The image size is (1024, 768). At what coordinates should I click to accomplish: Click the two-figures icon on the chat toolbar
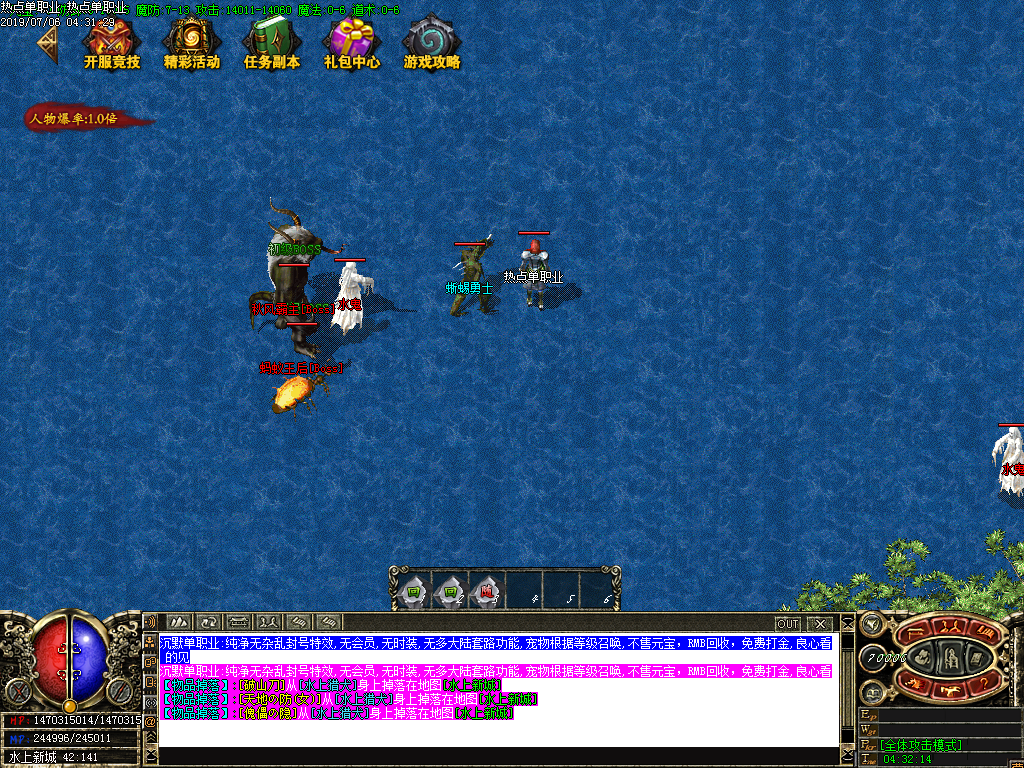(x=268, y=623)
